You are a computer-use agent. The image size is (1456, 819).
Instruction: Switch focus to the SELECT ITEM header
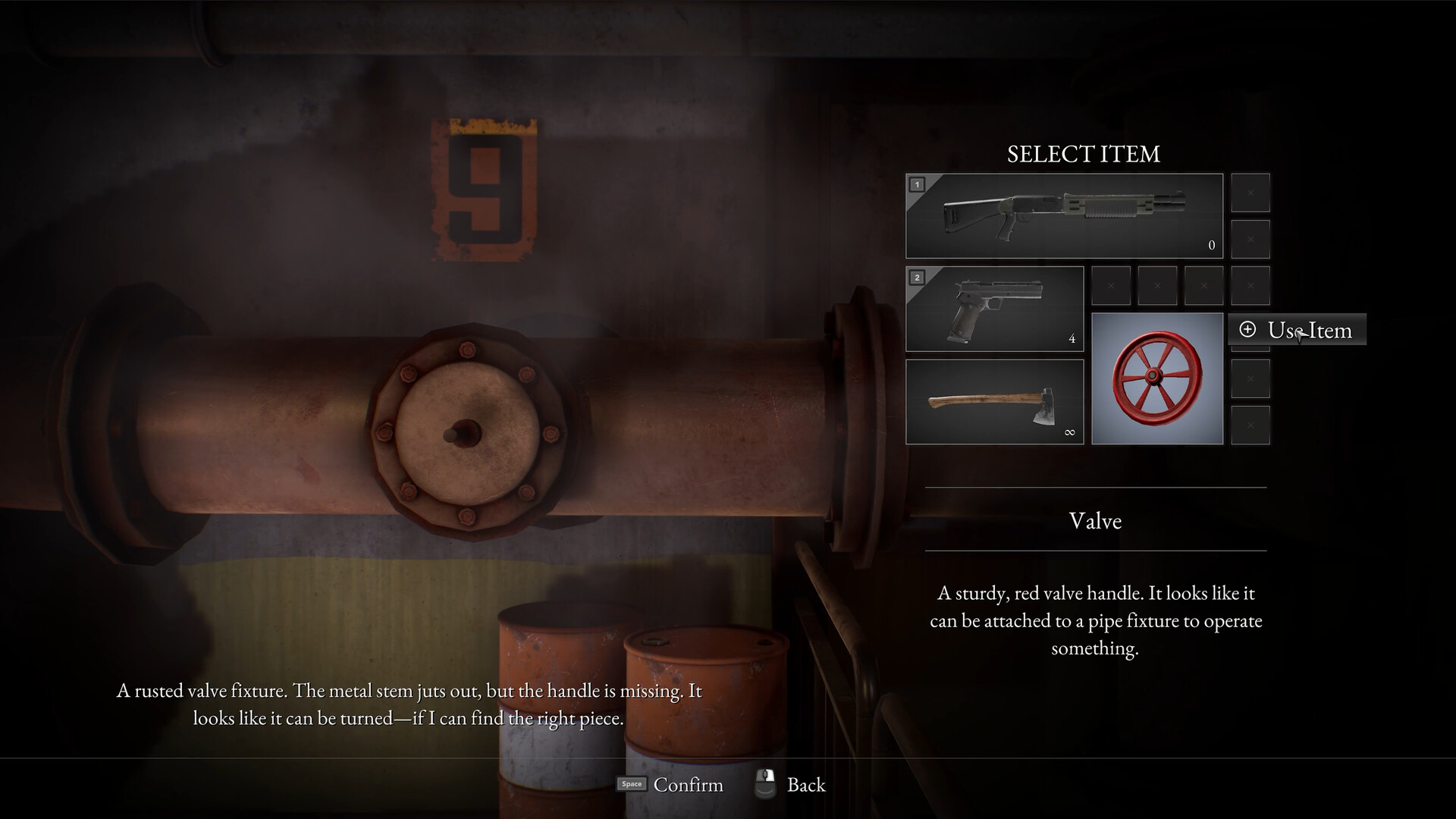coord(1083,155)
